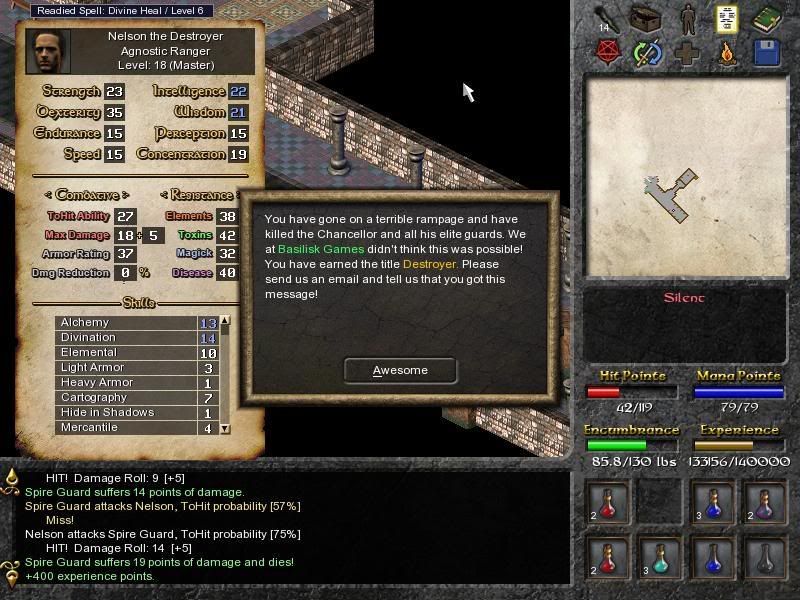Toggle the highlighted character sheet scroll icon
The image size is (800, 600).
pos(727,18)
